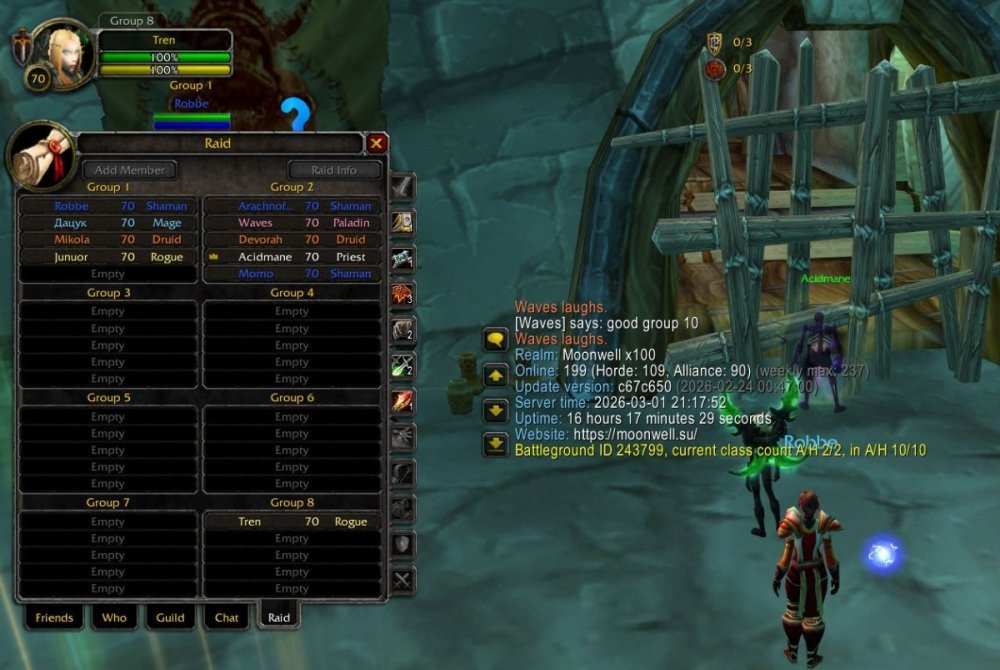The width and height of the screenshot is (1000, 670).
Task: Select Robbe in Group 1
Action: (x=108, y=206)
